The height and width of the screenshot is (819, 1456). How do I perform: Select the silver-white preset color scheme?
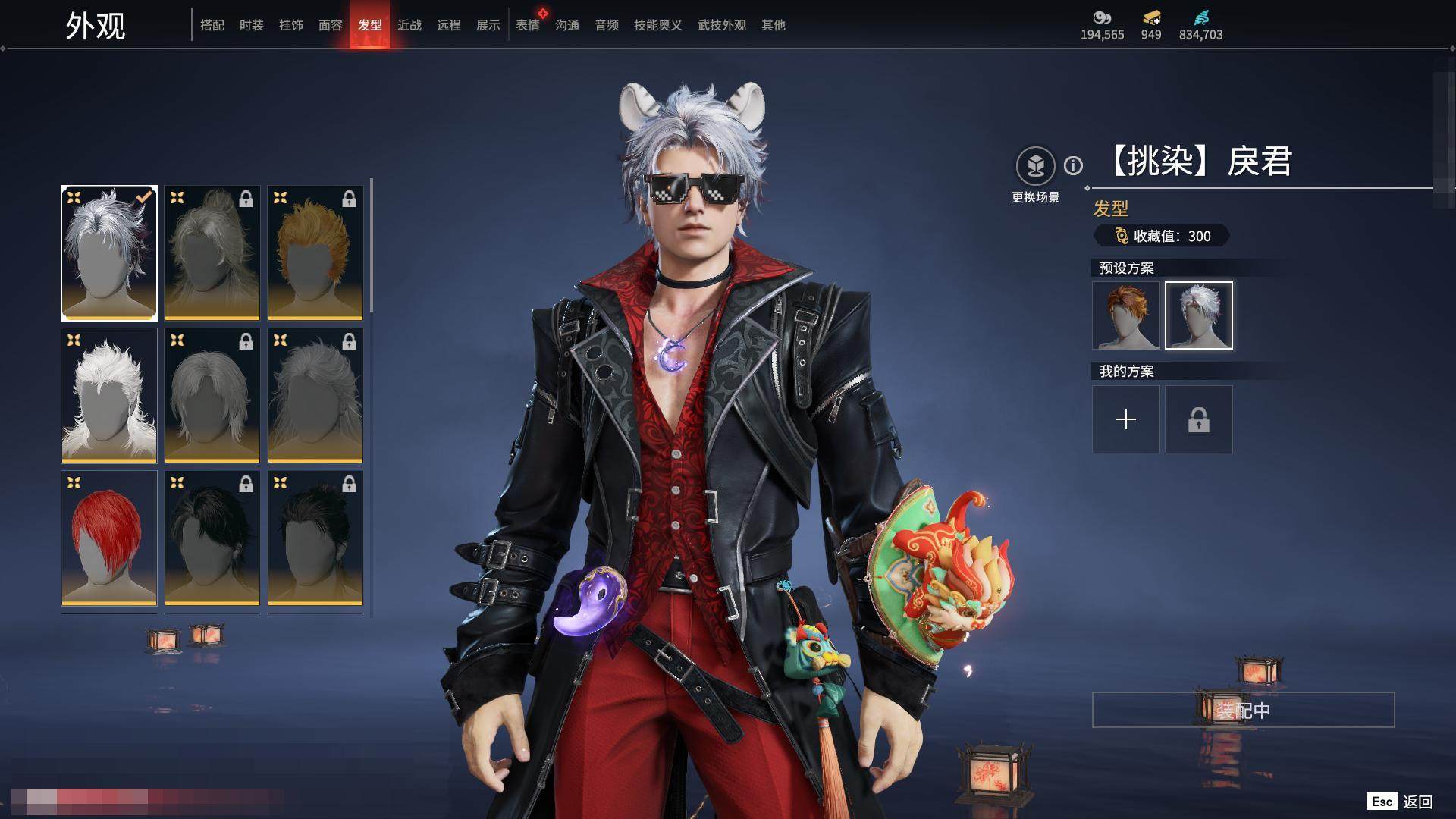click(1199, 315)
